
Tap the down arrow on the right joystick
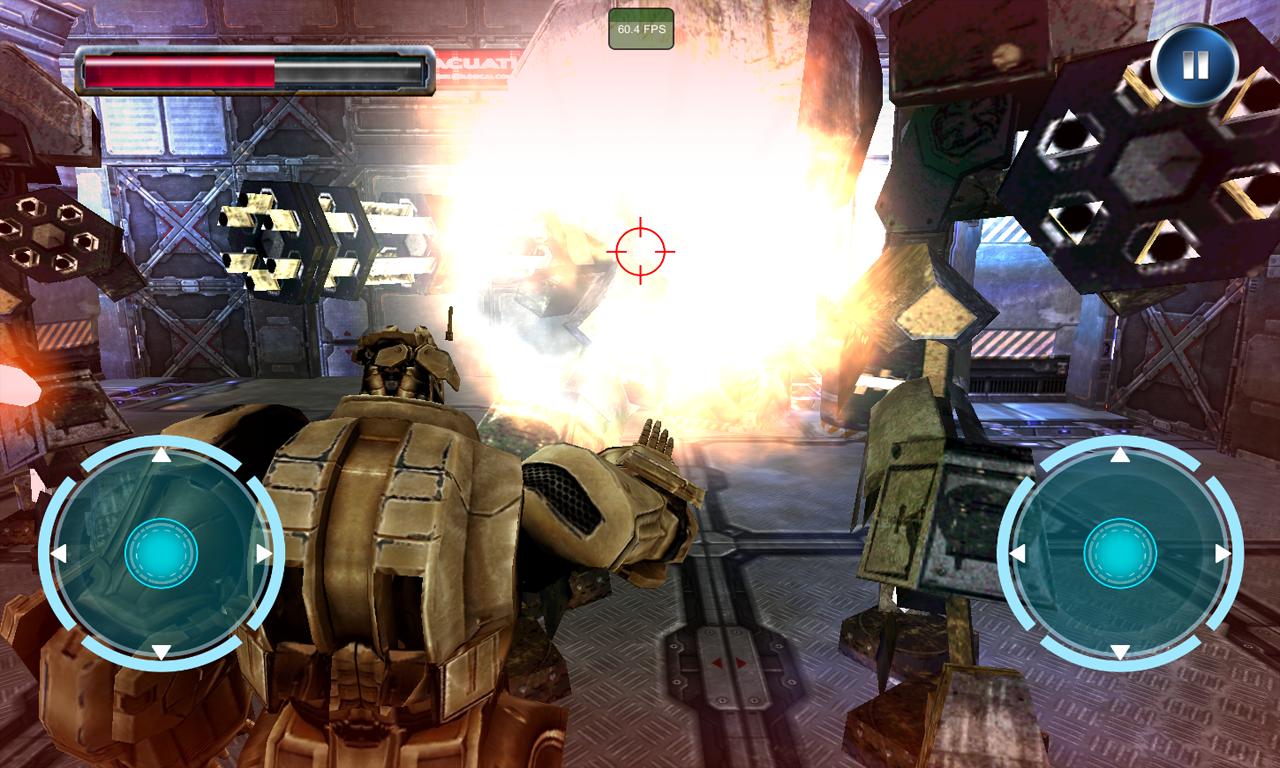(1120, 652)
